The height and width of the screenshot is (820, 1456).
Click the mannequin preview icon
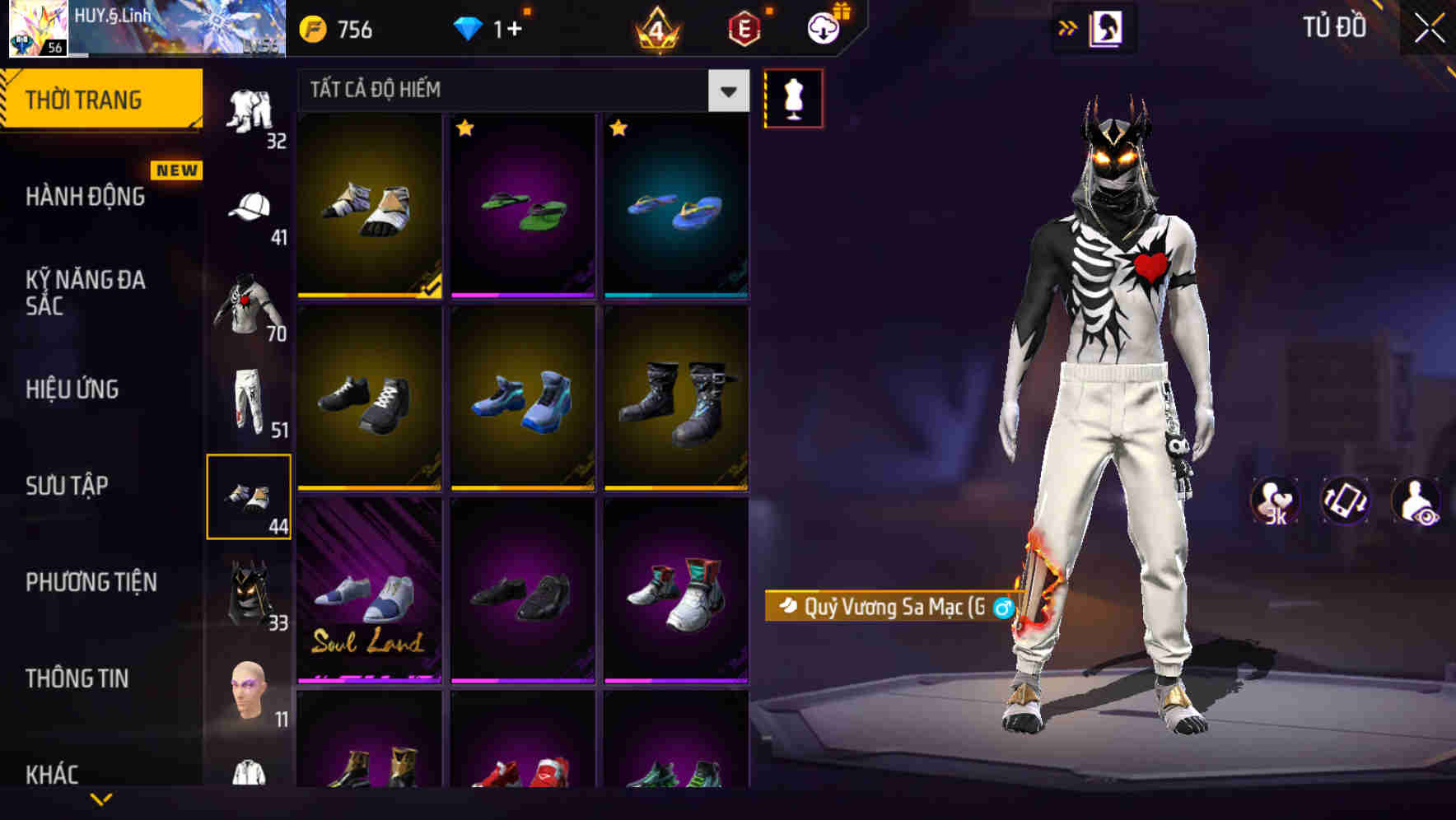(794, 97)
